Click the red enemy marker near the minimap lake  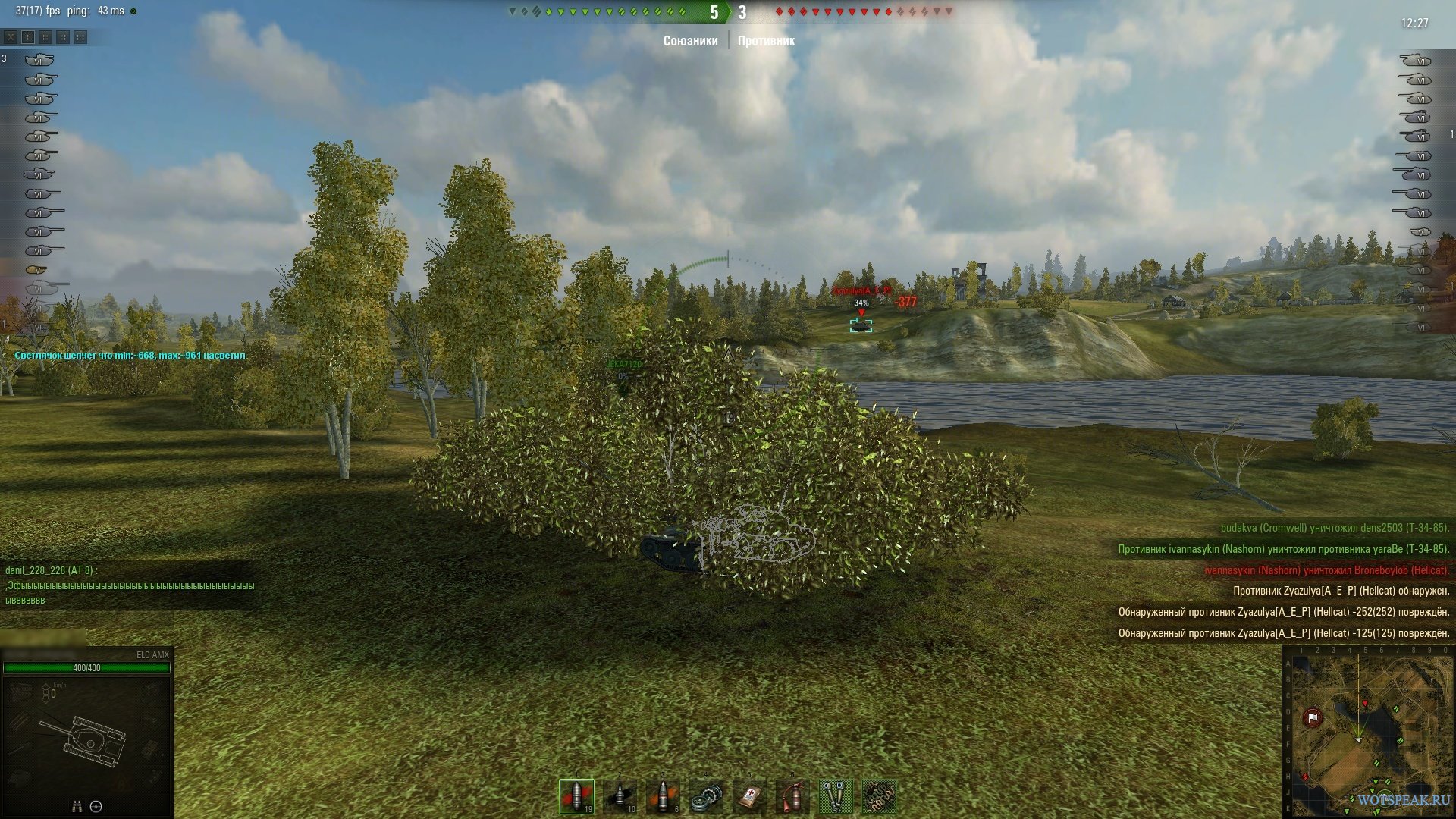click(x=1365, y=704)
